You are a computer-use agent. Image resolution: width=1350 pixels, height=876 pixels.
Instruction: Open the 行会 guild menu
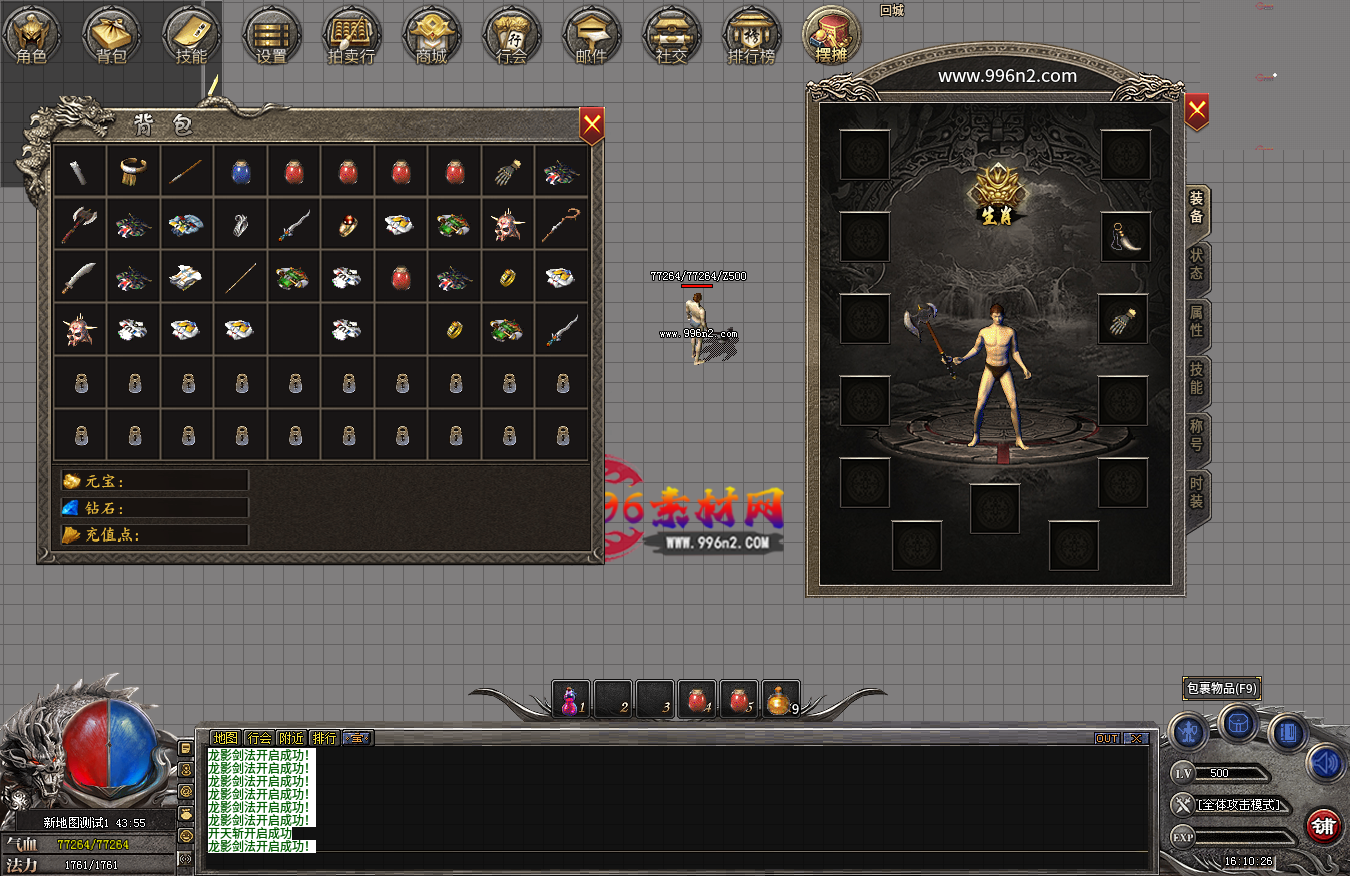tap(511, 36)
